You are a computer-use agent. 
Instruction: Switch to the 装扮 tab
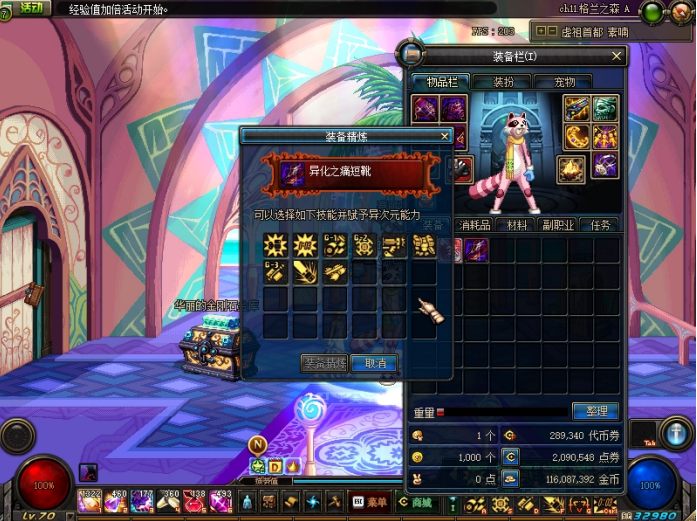click(x=503, y=82)
